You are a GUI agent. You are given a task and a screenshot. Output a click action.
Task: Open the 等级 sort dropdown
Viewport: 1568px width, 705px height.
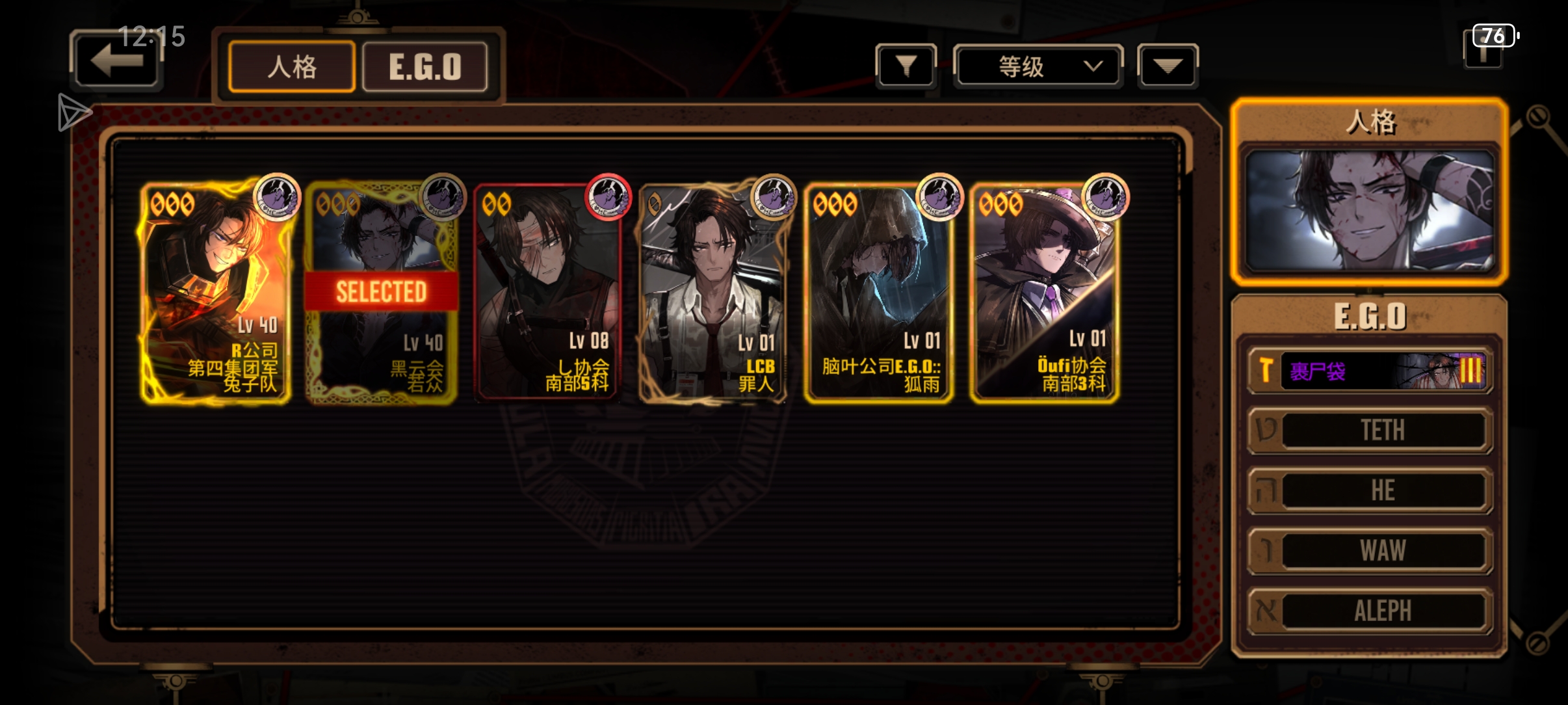pyautogui.click(x=1038, y=66)
